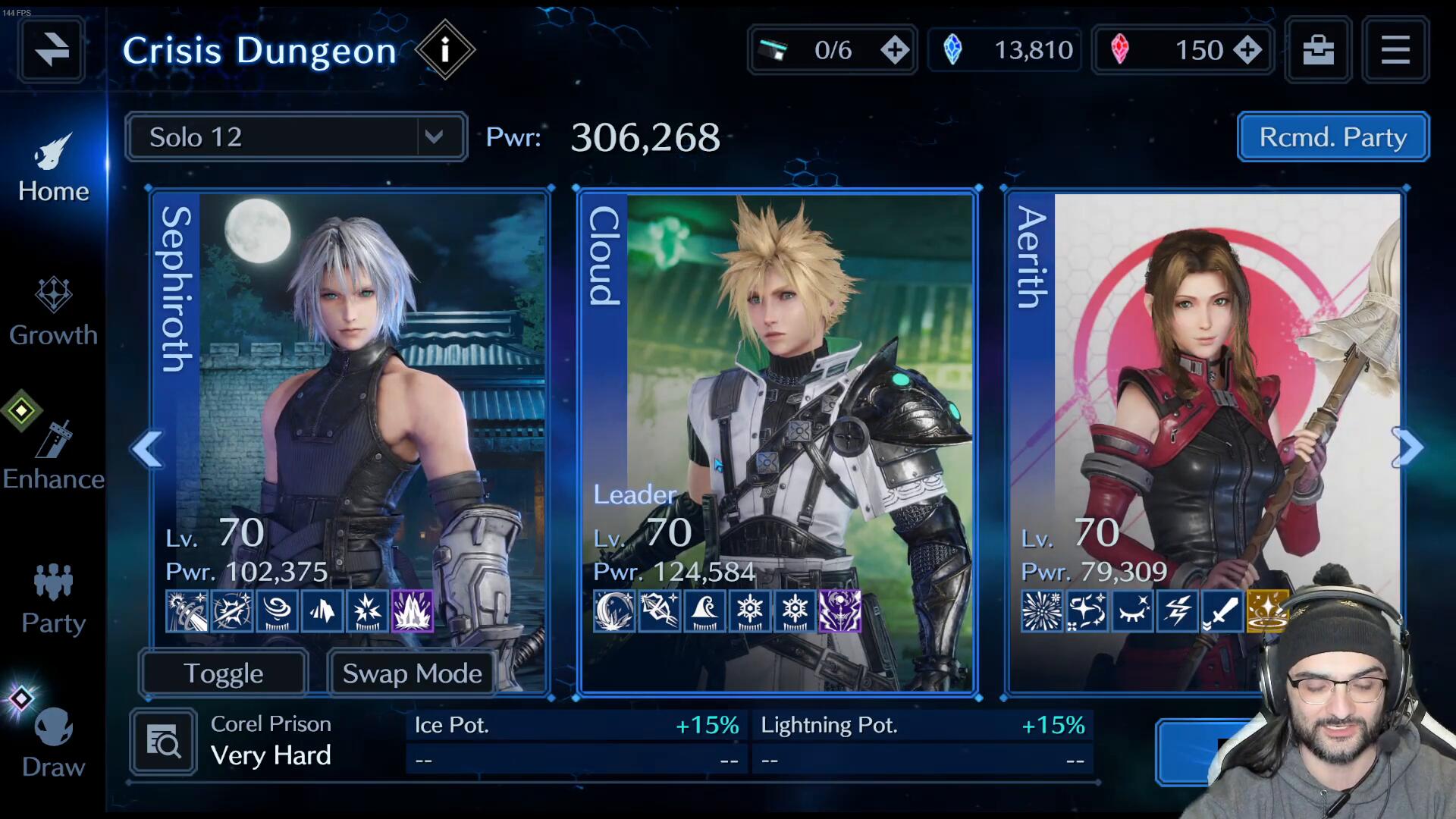Click the Toggle button
Screen dimensions: 1456x819
(x=224, y=673)
